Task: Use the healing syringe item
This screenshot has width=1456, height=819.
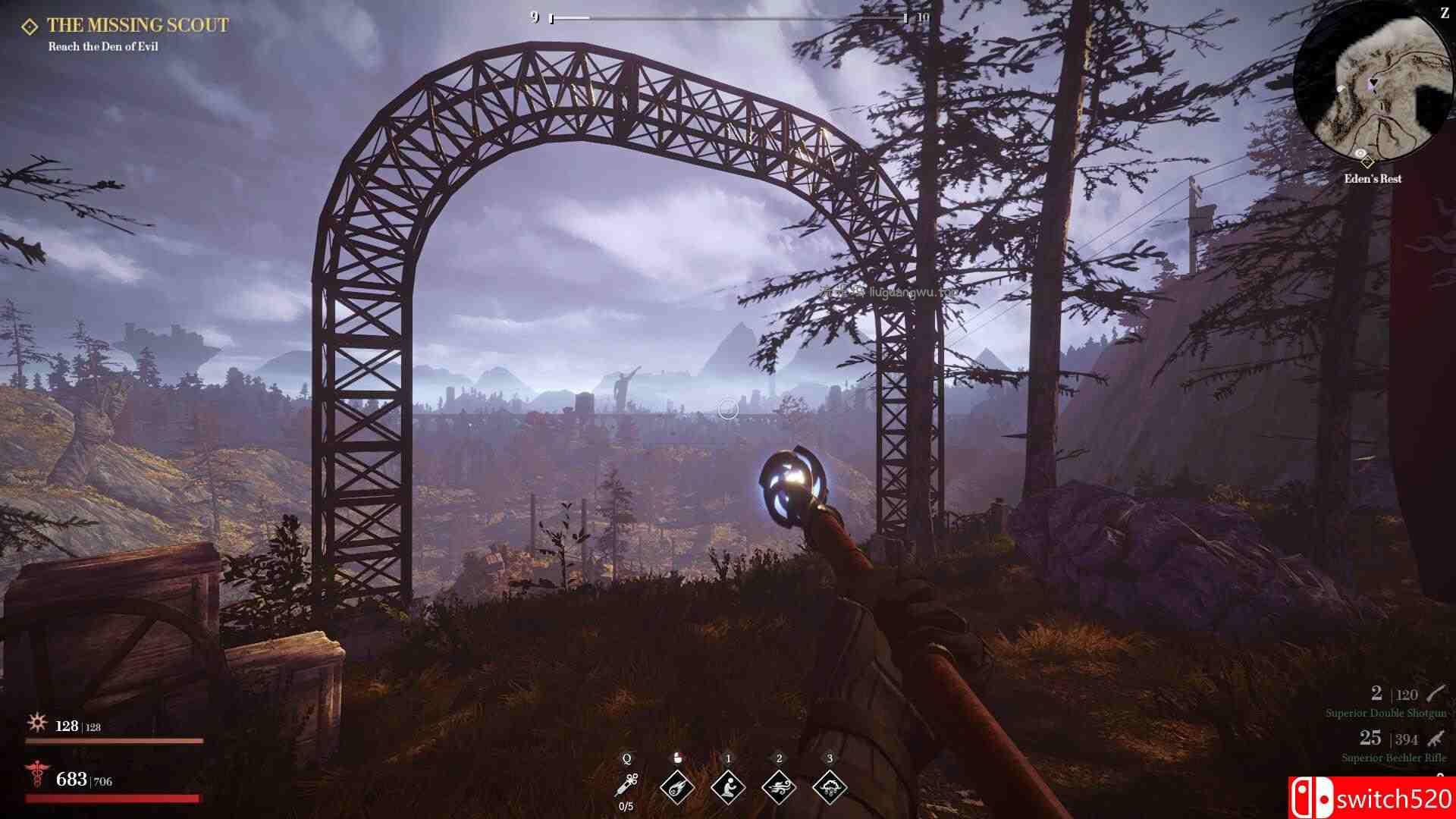Action: click(627, 783)
